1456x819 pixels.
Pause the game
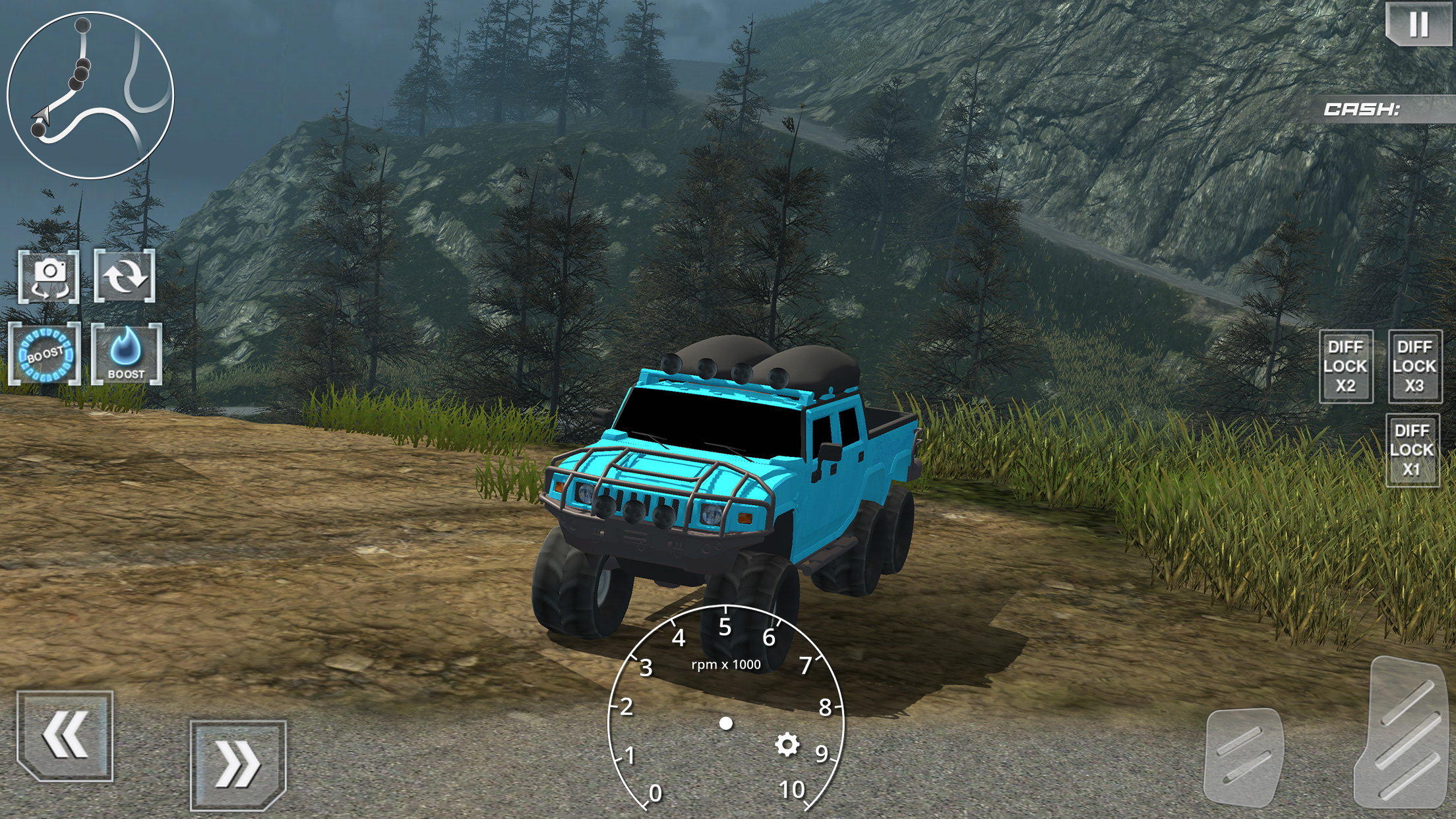click(x=1418, y=25)
